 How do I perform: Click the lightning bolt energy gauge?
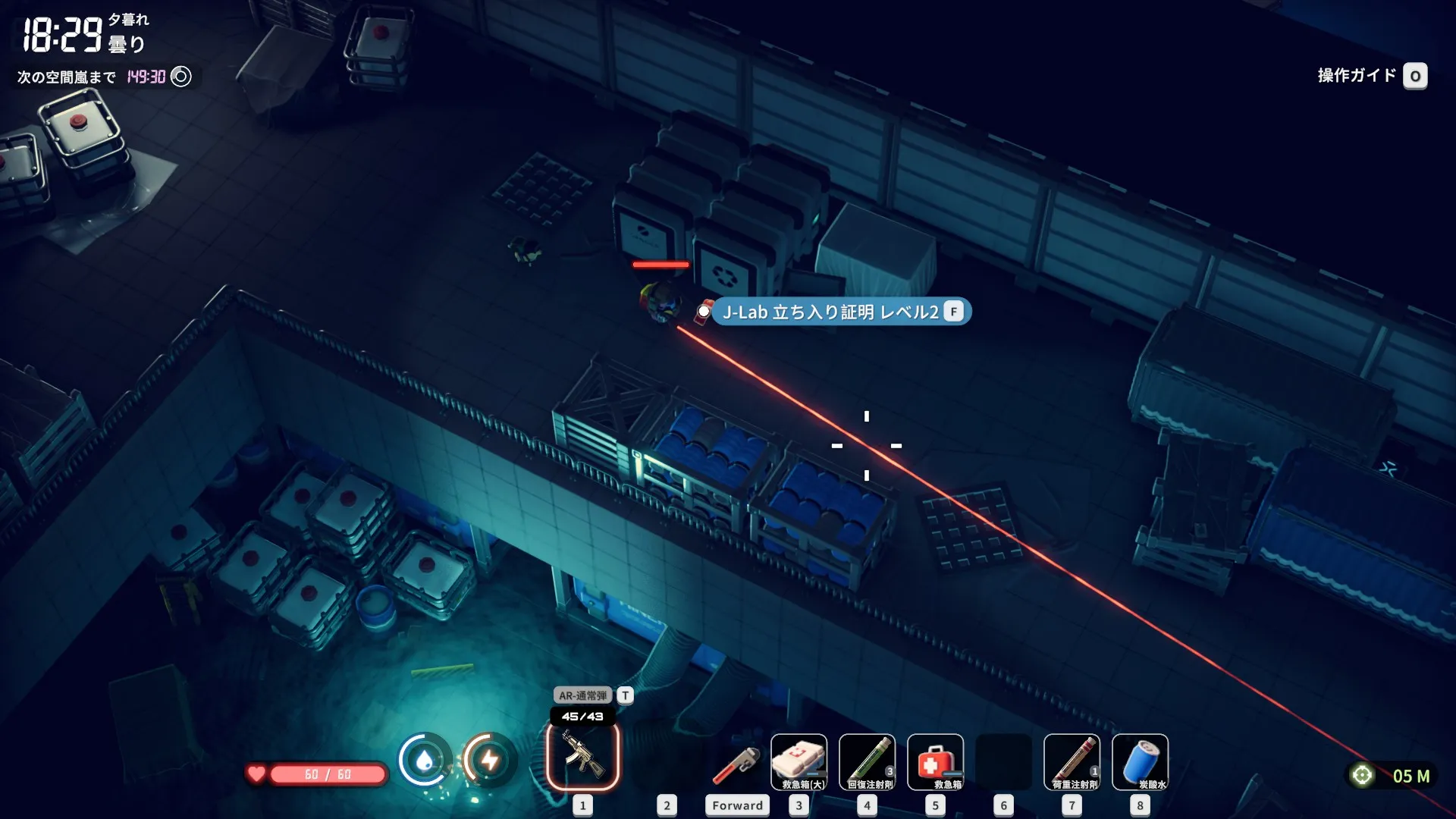tap(490, 759)
